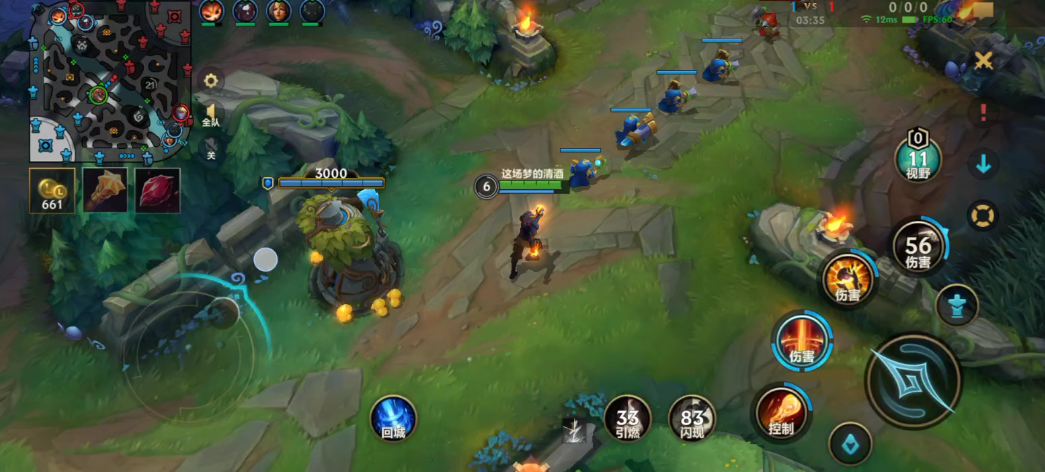The image size is (1045, 472).
Task: Open the shop via the 661 gold button
Action: click(x=51, y=190)
